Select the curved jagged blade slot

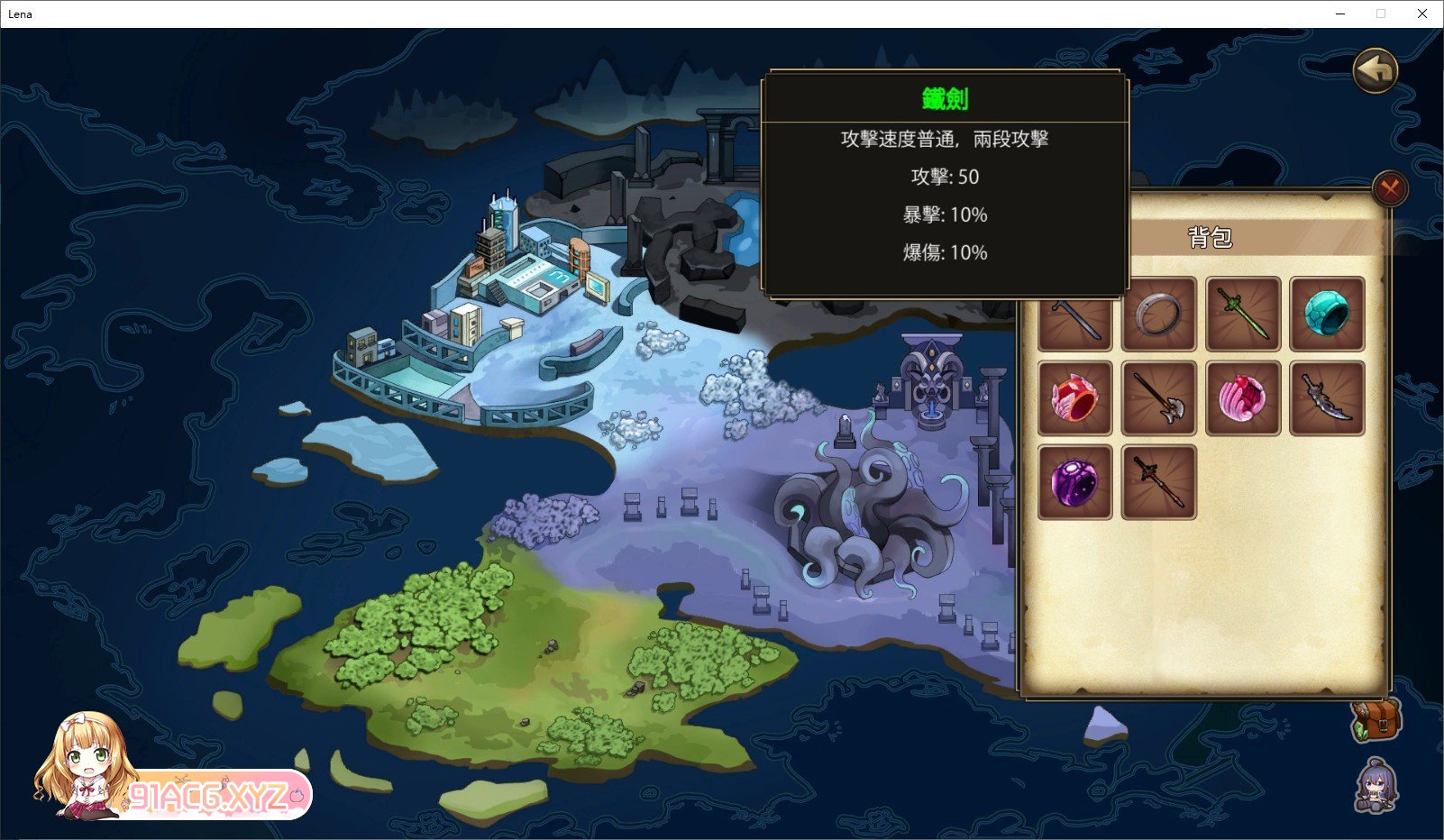(1327, 398)
